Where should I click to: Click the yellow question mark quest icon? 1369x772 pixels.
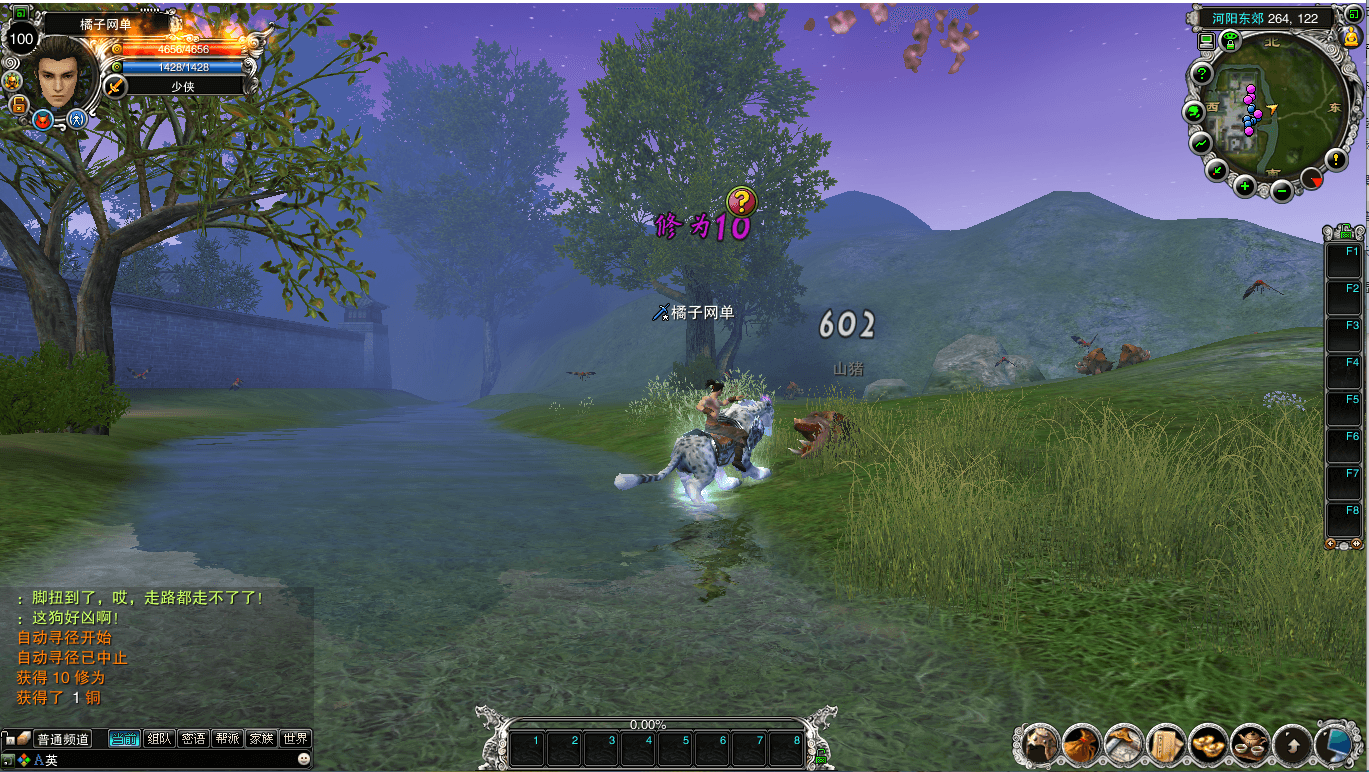741,202
